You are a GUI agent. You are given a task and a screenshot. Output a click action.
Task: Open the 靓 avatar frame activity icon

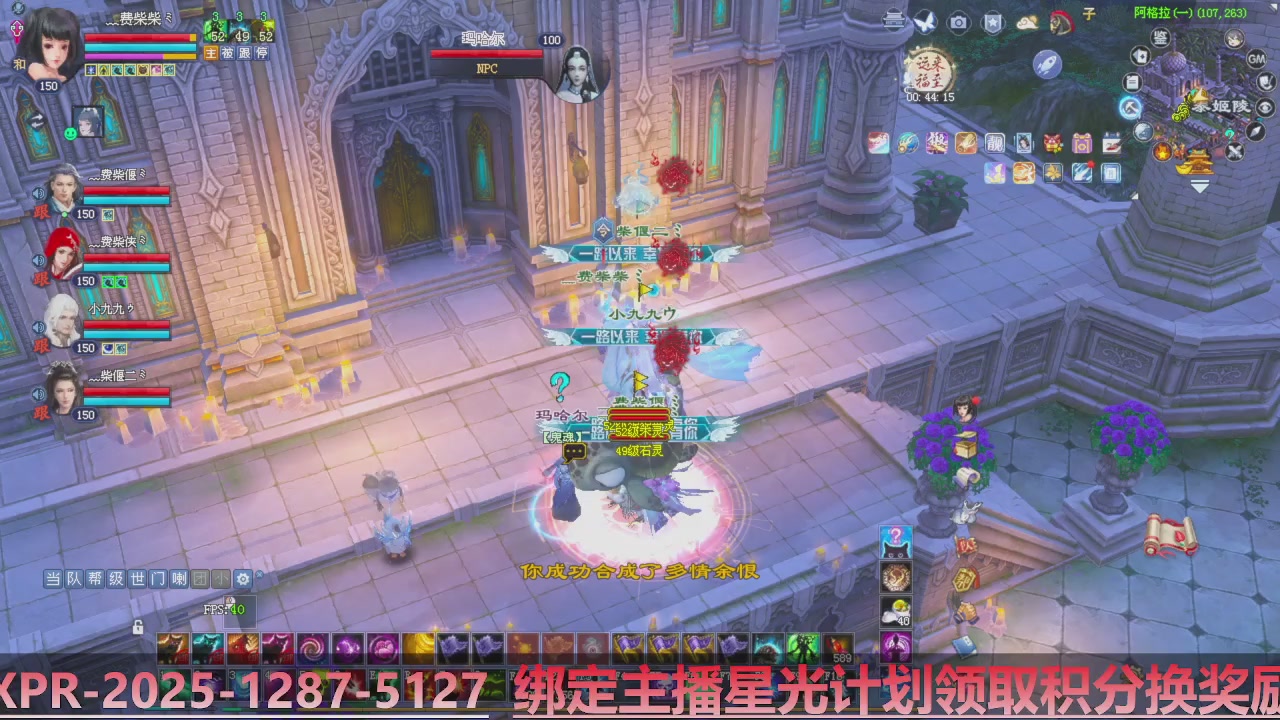(x=996, y=143)
